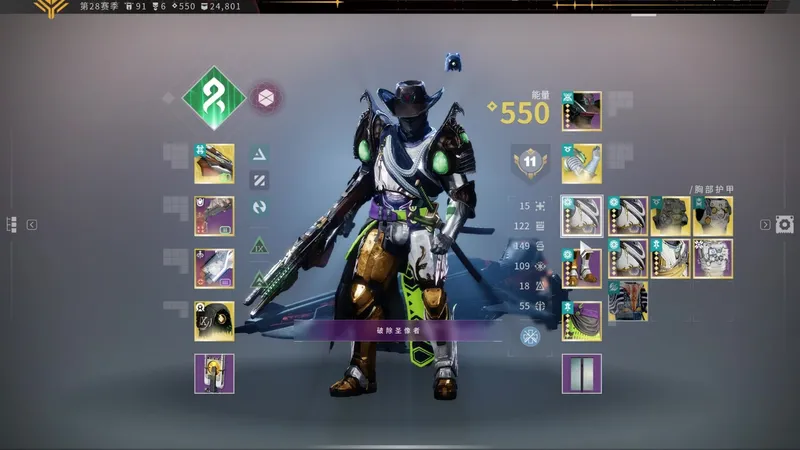Open the gear icon panel beside right arrow

[786, 224]
